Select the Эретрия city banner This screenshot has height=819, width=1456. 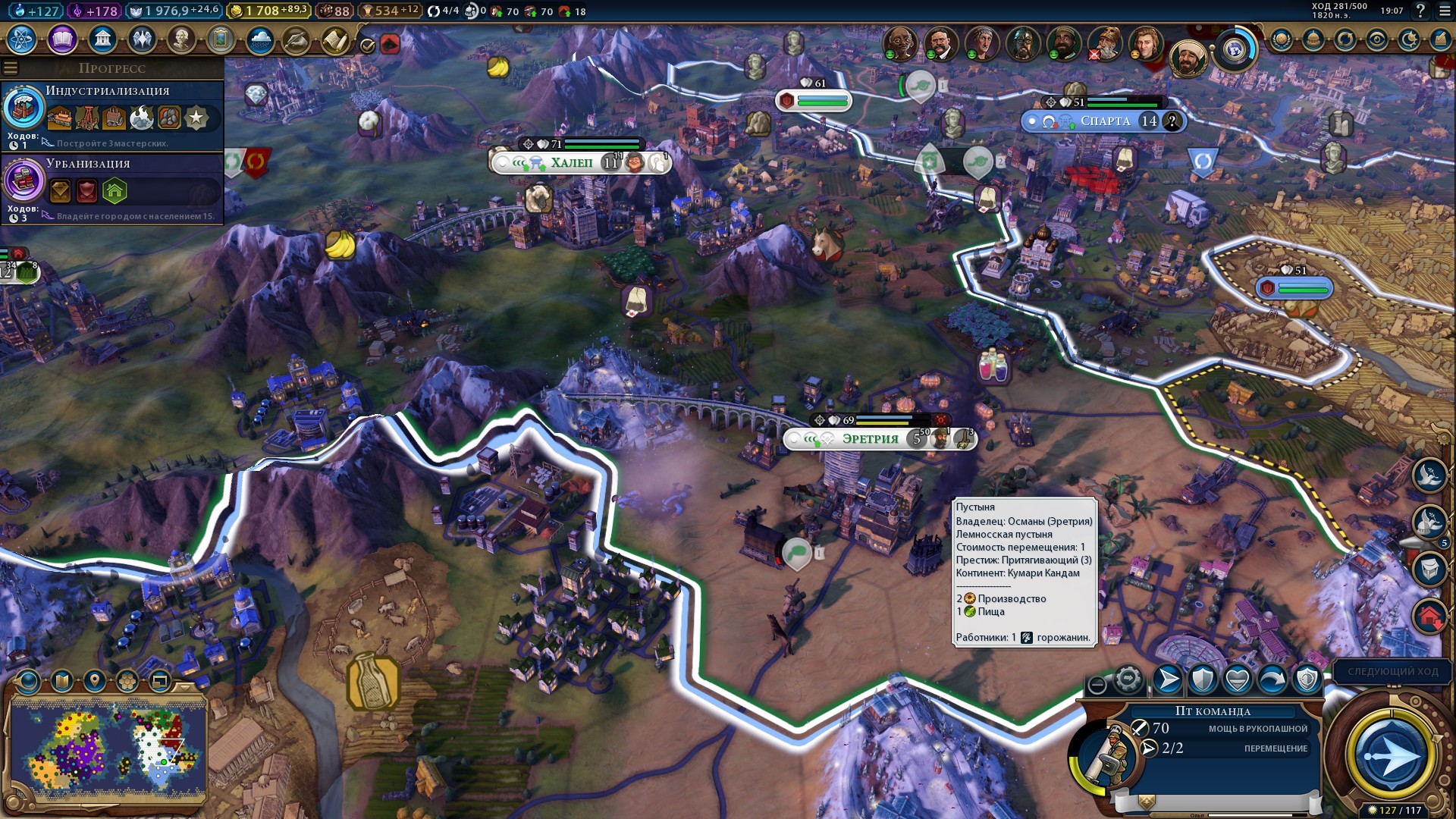(x=870, y=439)
